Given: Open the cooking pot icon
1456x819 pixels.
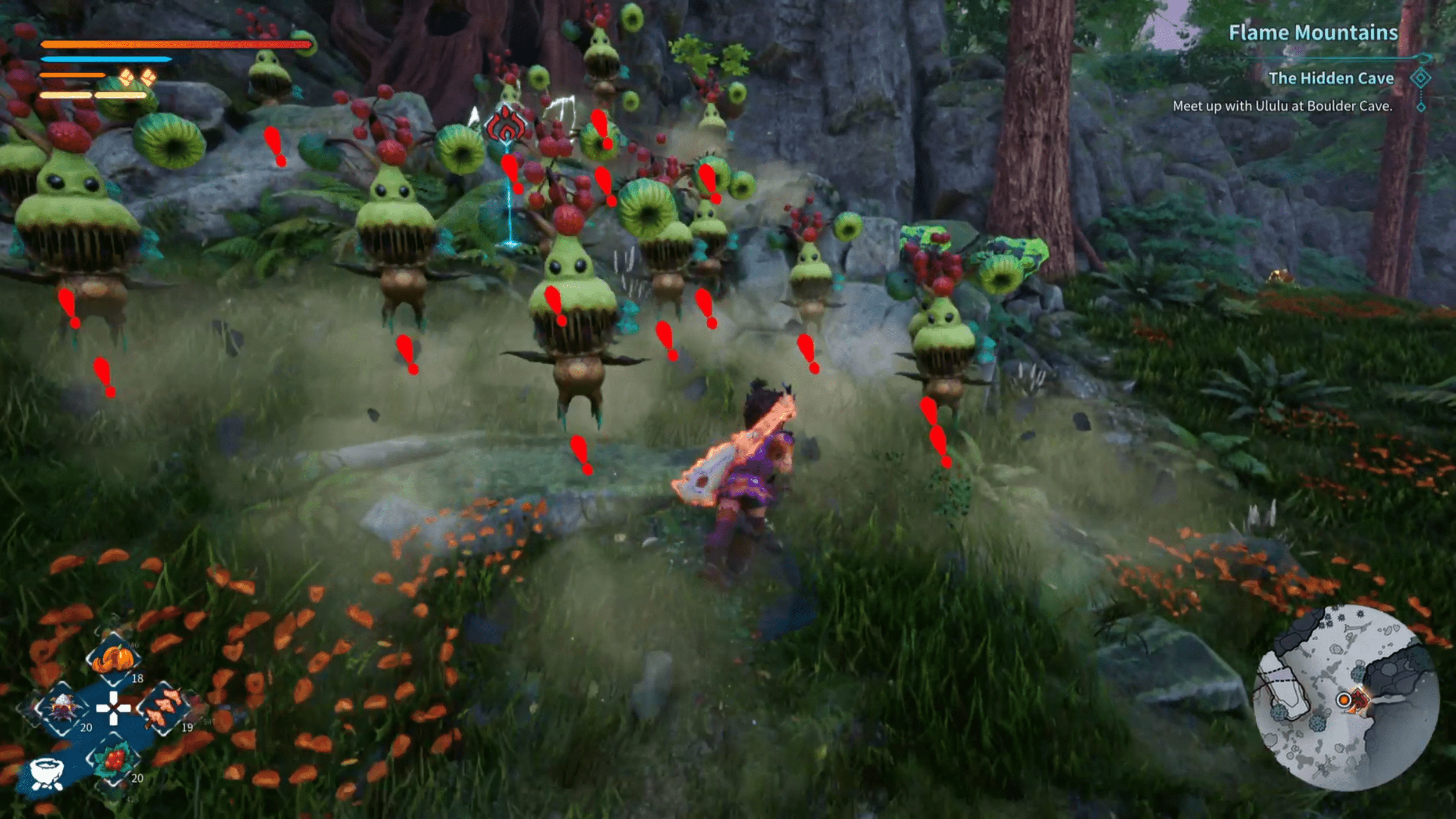Looking at the screenshot, I should pyautogui.click(x=46, y=773).
